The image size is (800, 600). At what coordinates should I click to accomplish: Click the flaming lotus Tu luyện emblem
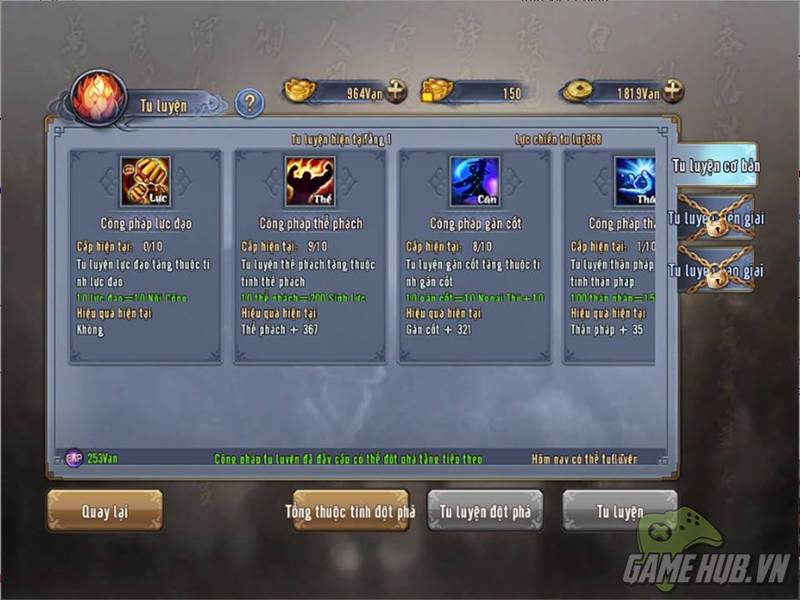[x=99, y=97]
